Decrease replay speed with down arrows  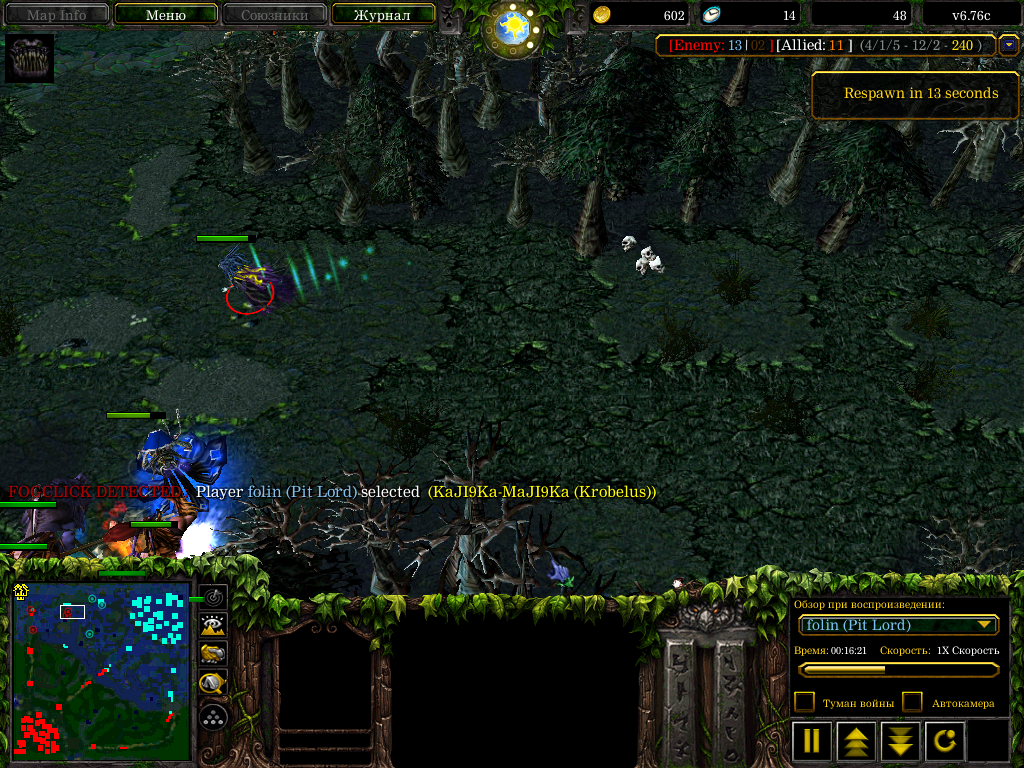[900, 741]
